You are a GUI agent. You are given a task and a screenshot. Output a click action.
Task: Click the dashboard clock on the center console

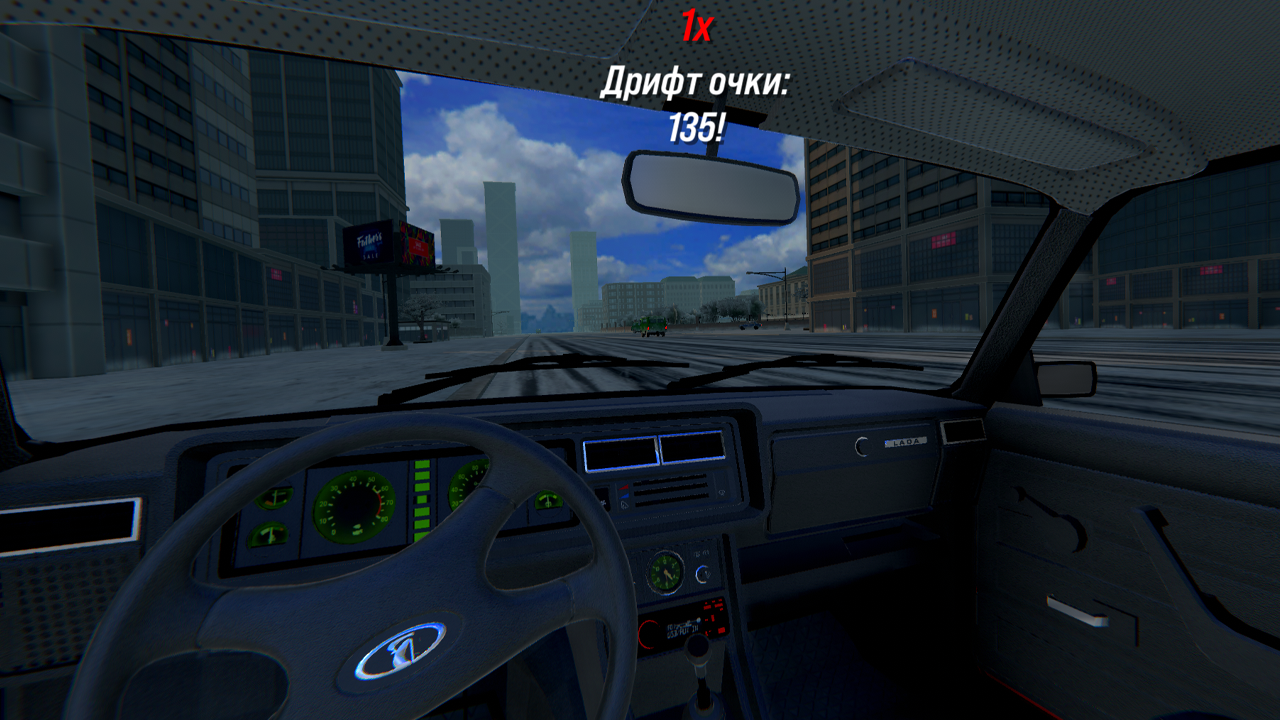point(665,574)
